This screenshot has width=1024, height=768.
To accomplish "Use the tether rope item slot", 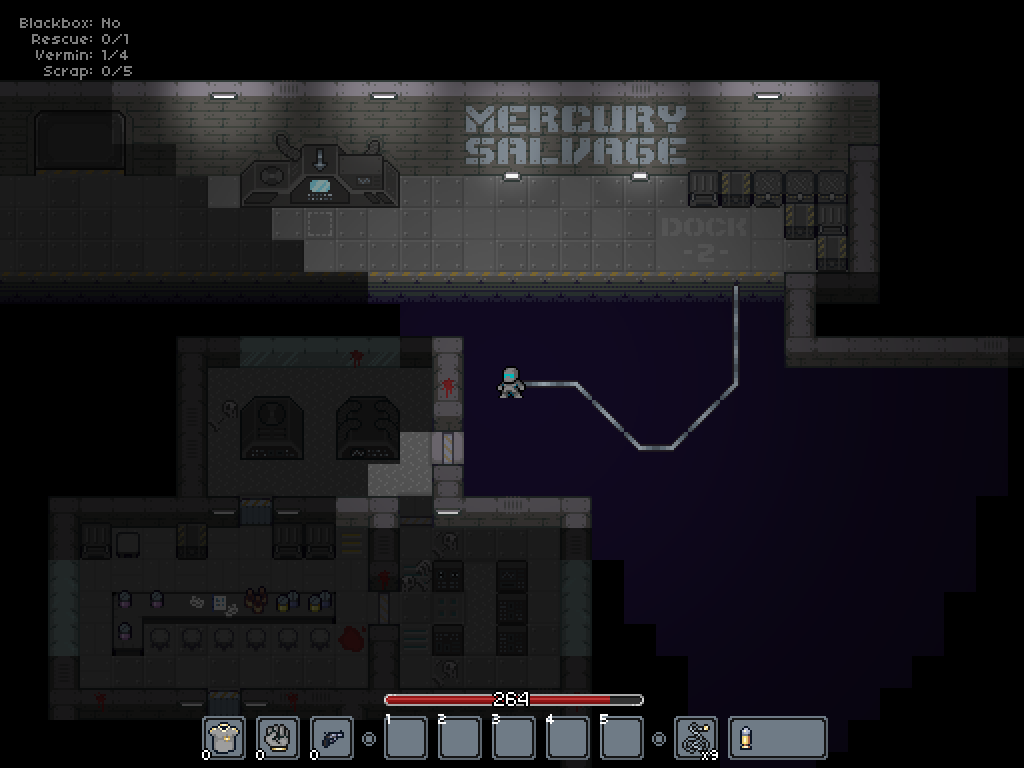I will coord(696,738).
